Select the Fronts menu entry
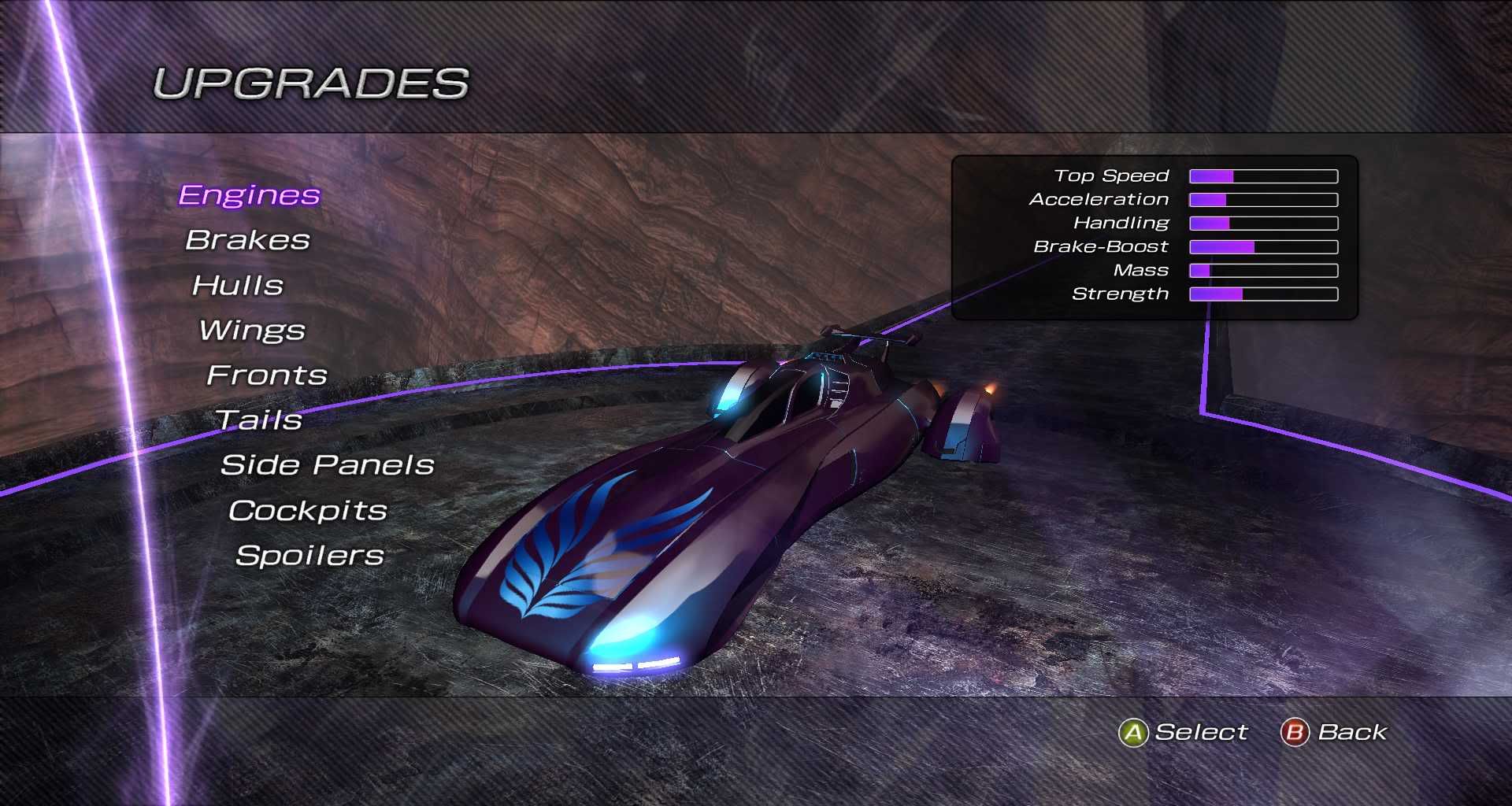This screenshot has width=1512, height=806. point(267,375)
